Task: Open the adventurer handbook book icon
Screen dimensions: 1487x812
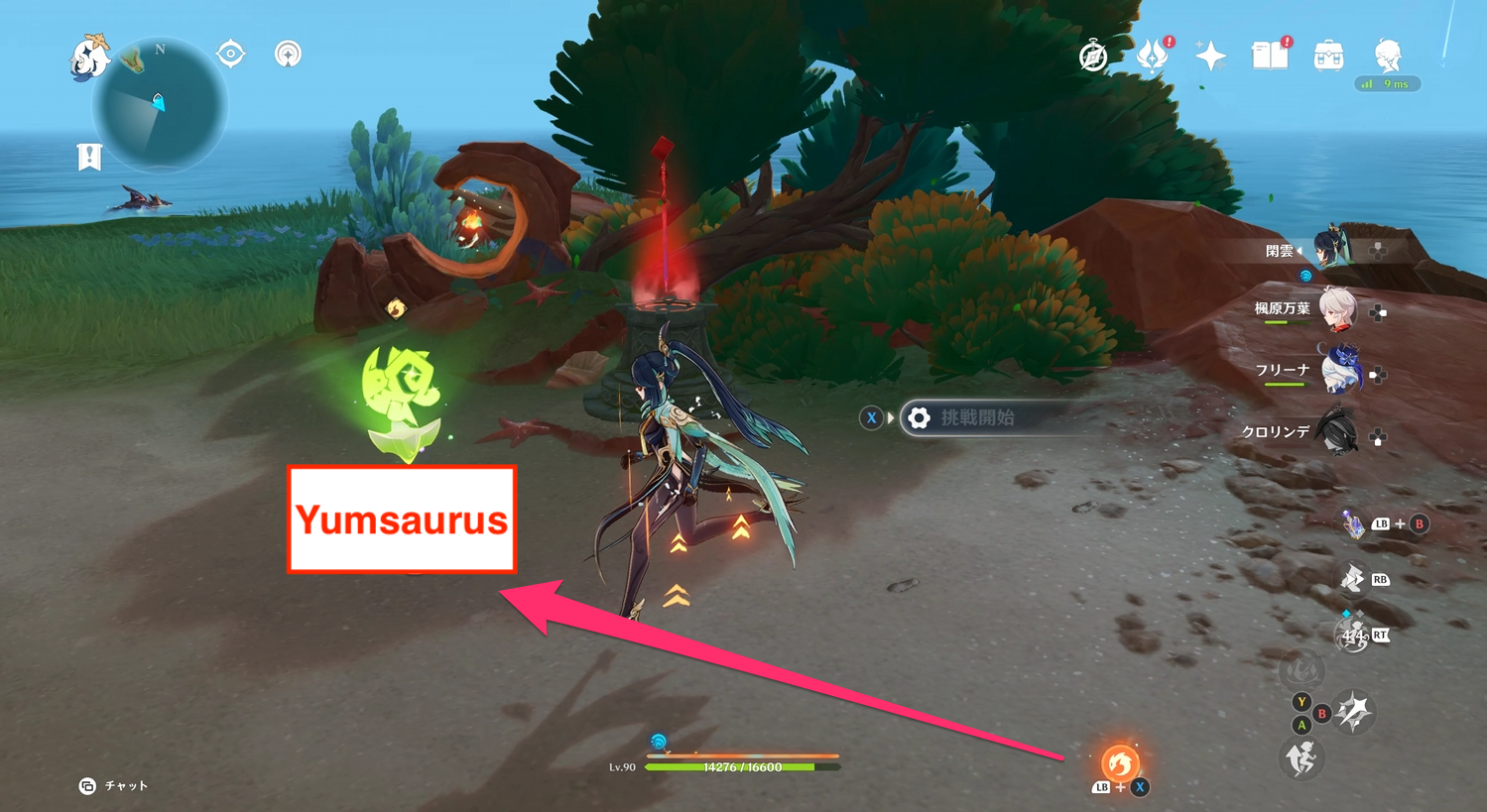Action: click(x=1269, y=56)
